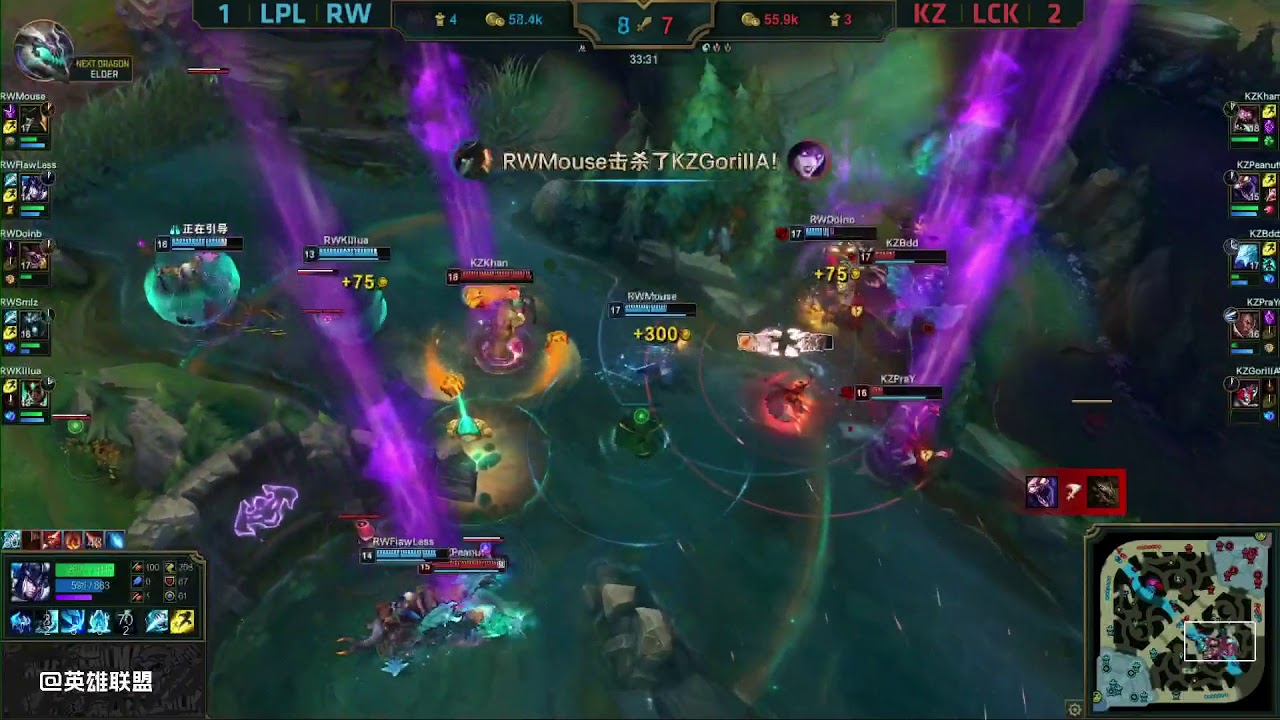Viewport: 1280px width, 720px height.
Task: Click the magic resist stat icon
Action: point(170,597)
